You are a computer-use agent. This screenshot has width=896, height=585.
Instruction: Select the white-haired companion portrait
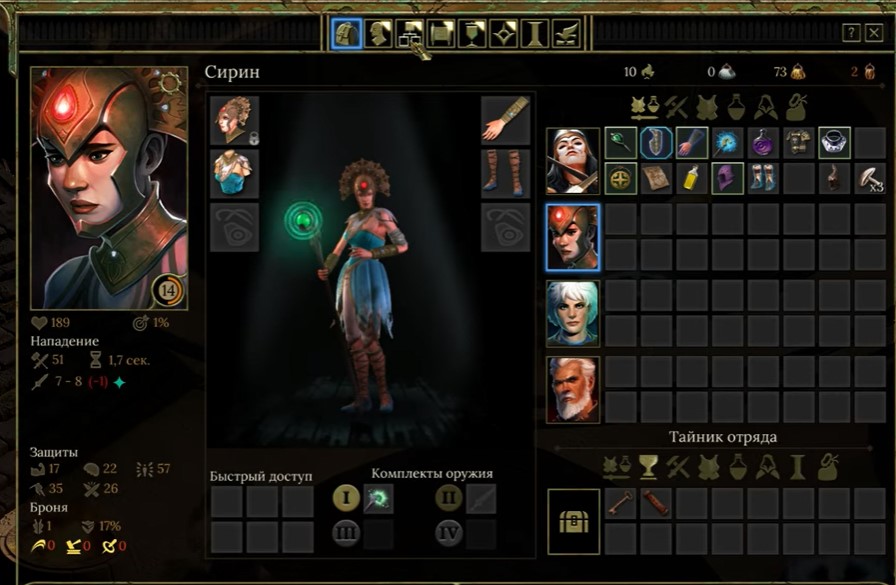coord(573,313)
